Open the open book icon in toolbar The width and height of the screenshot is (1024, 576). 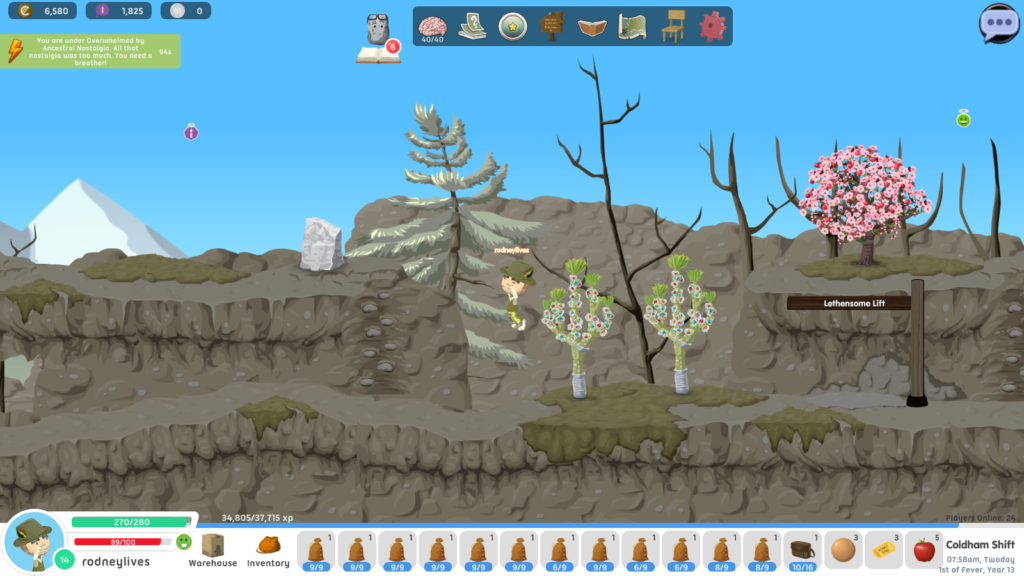click(x=593, y=27)
